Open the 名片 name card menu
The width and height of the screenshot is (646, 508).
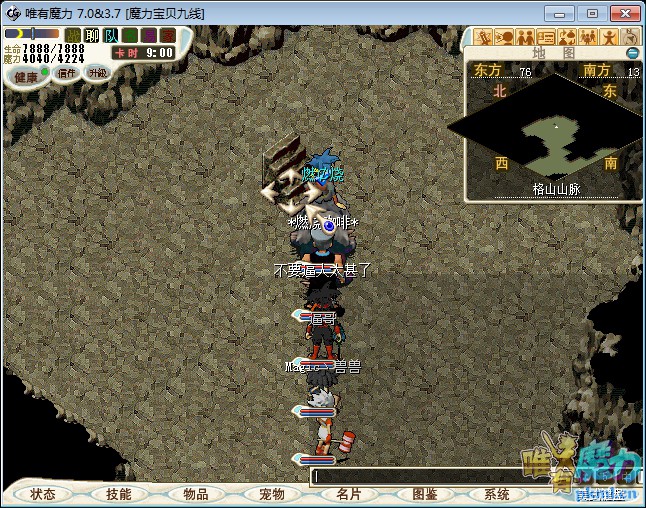[348, 494]
